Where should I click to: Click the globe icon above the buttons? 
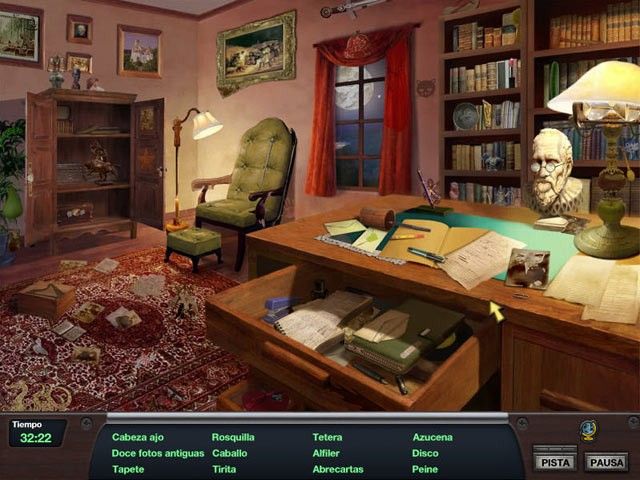pyautogui.click(x=588, y=430)
